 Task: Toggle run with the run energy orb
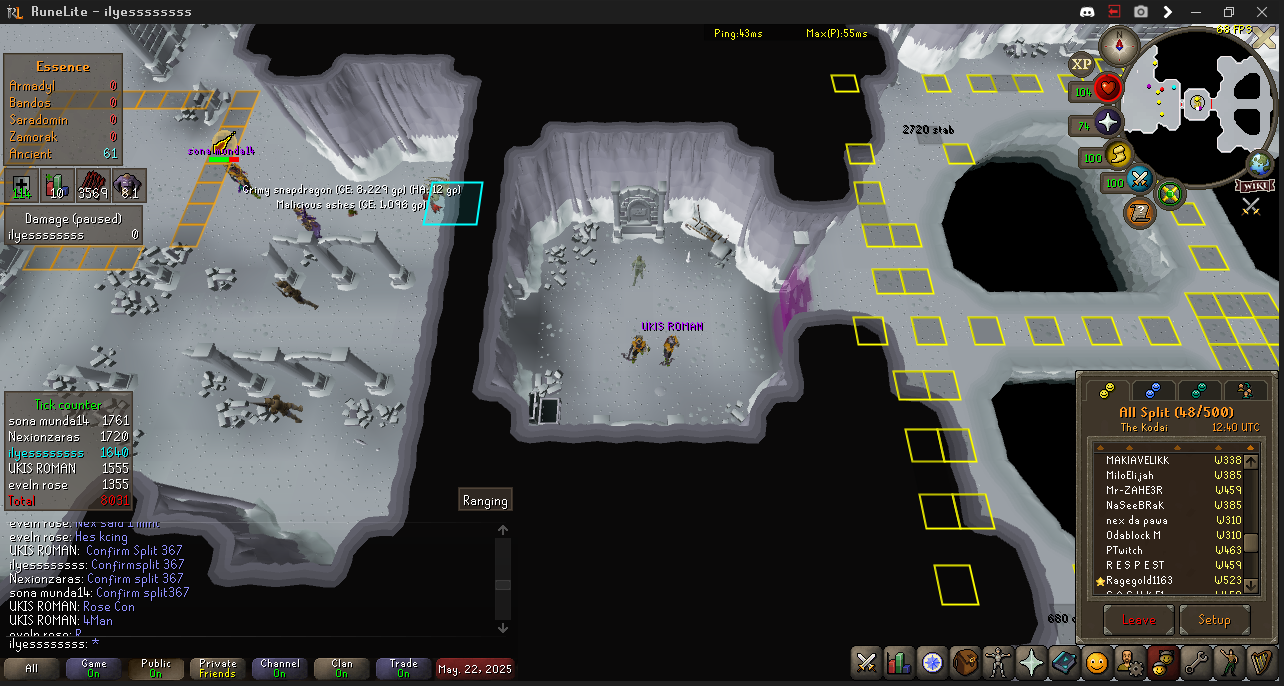click(1117, 154)
